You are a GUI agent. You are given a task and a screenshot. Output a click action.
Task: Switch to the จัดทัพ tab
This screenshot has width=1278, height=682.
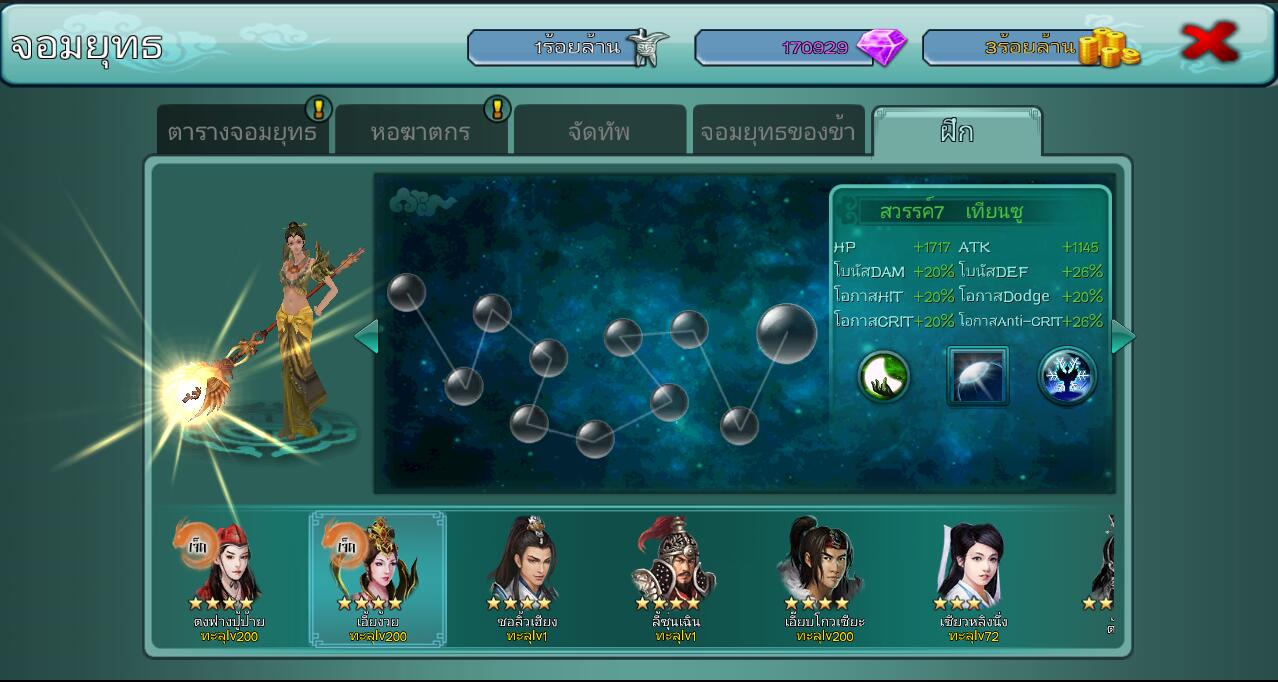(599, 132)
